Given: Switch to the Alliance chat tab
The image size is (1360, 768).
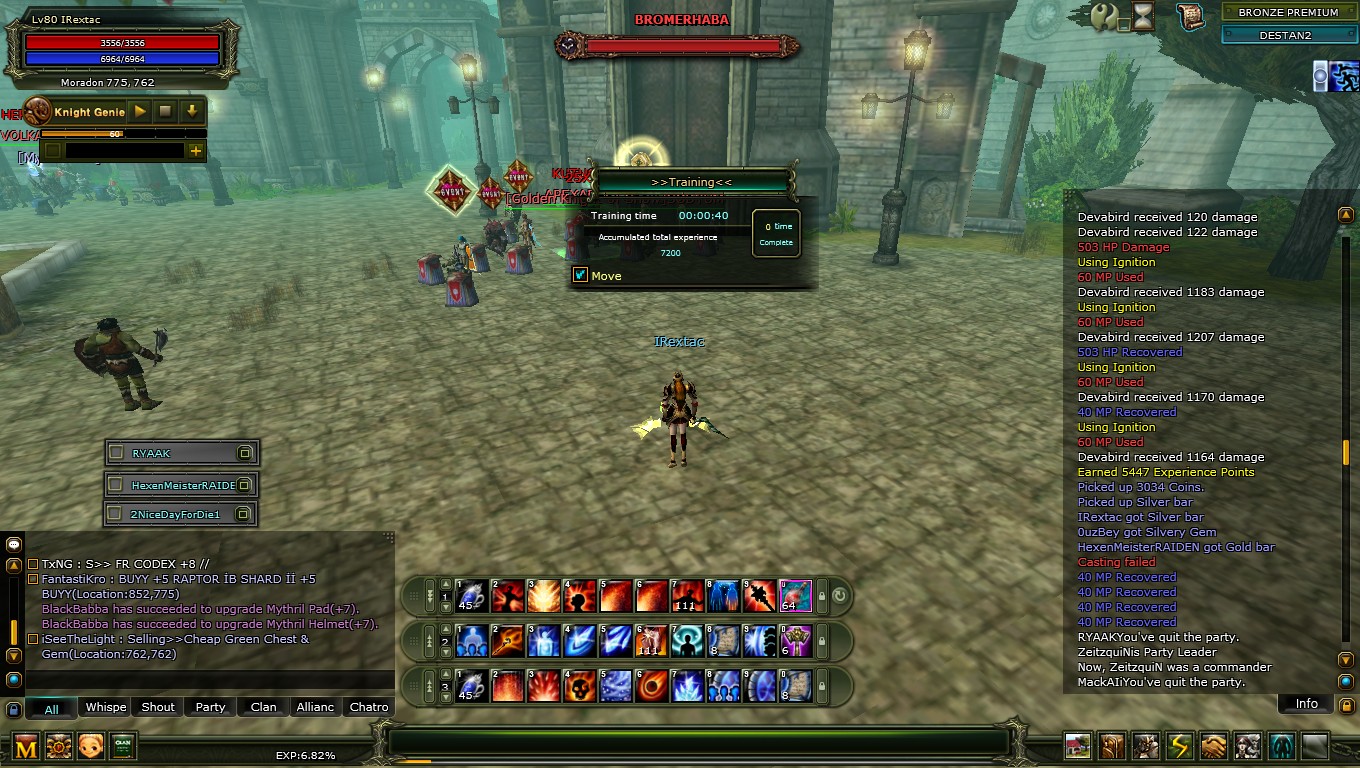Looking at the screenshot, I should 315,707.
